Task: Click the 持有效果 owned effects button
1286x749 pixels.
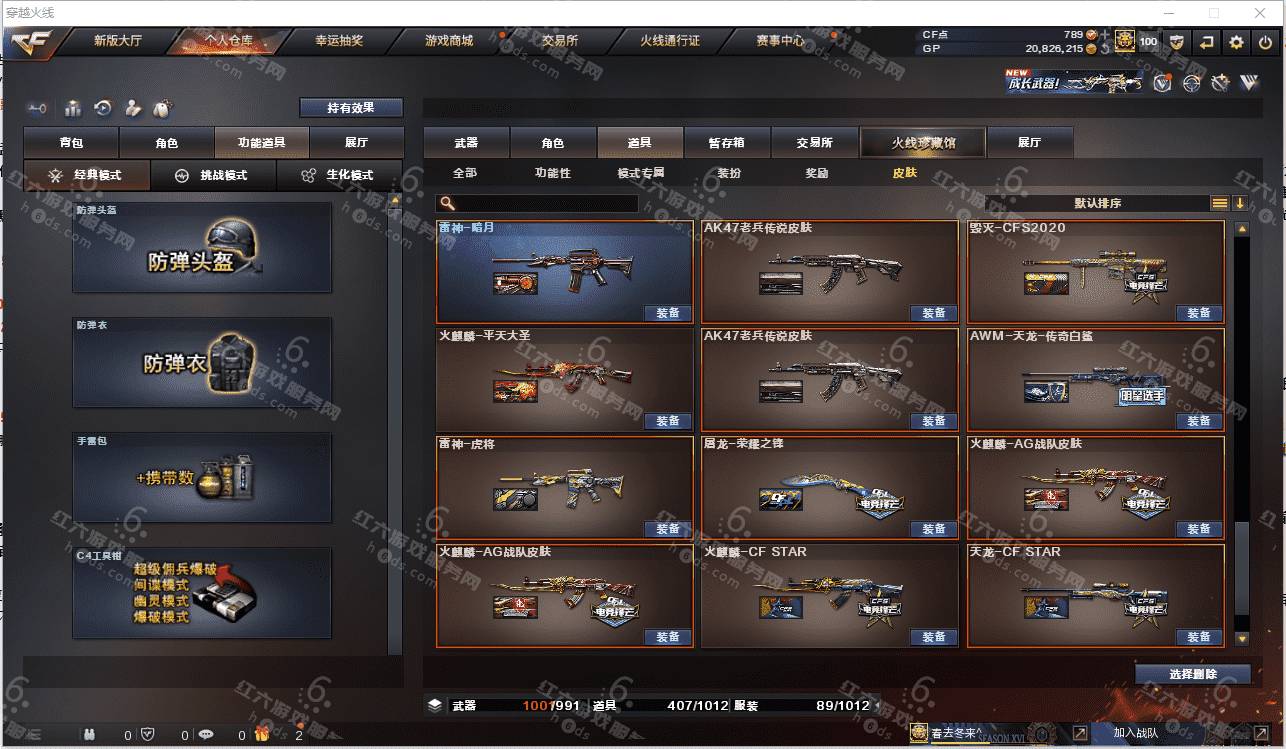Action: point(350,108)
